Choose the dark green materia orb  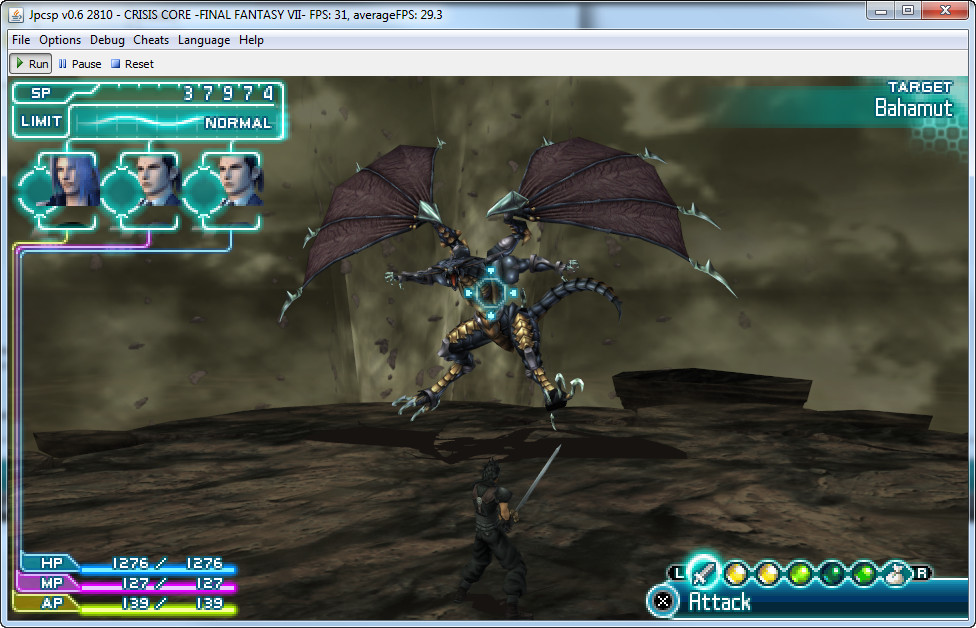click(832, 574)
